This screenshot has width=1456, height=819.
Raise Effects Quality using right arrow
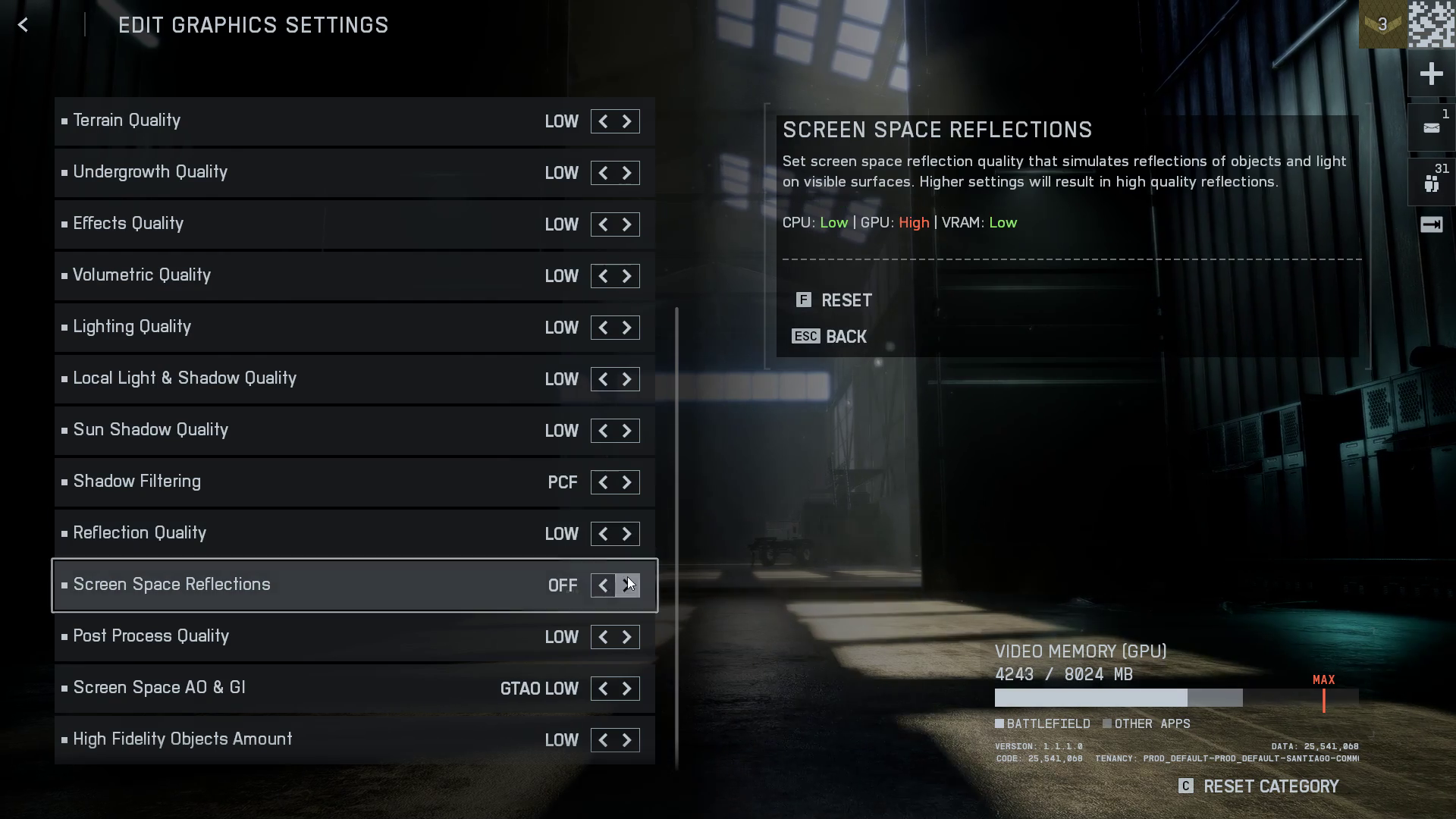627,224
